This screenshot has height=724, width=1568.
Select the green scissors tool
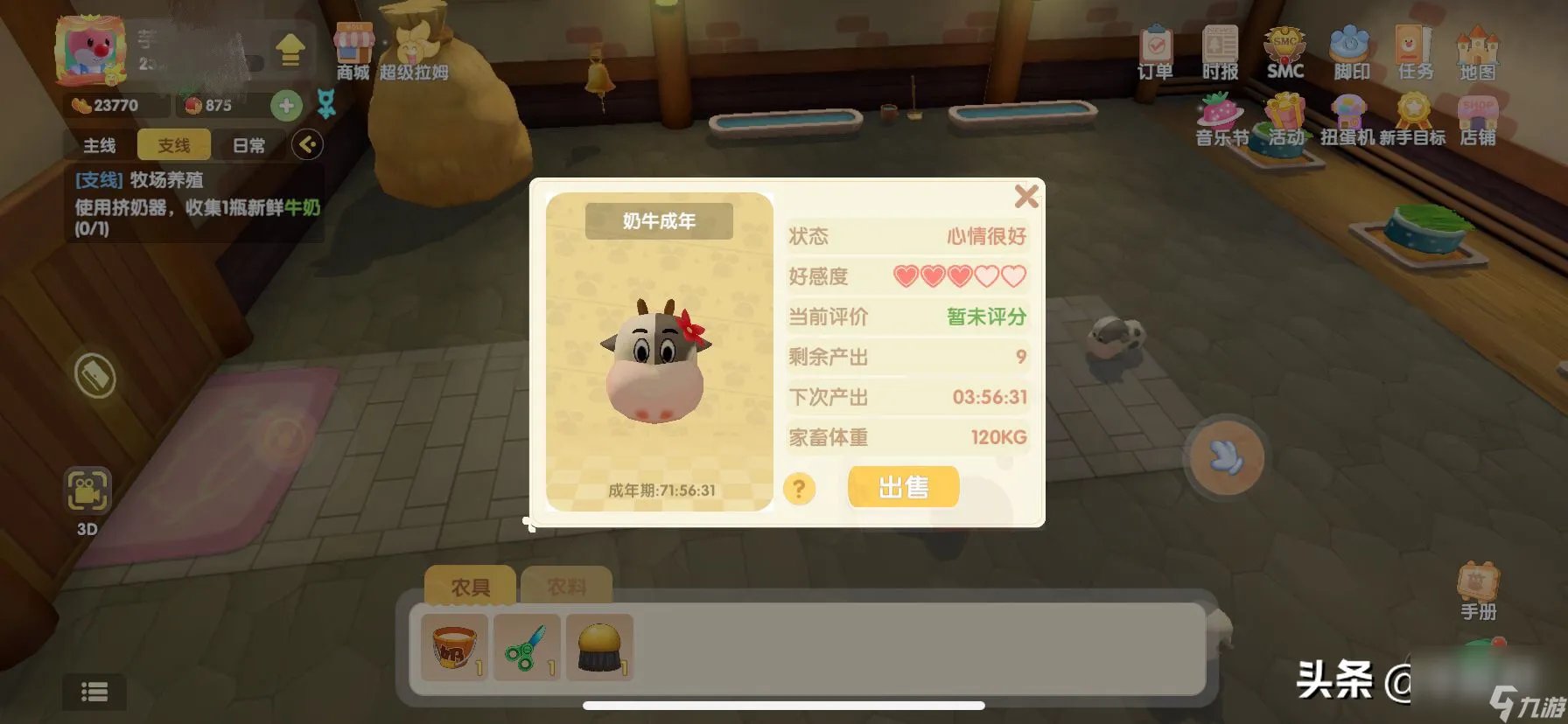(x=526, y=649)
